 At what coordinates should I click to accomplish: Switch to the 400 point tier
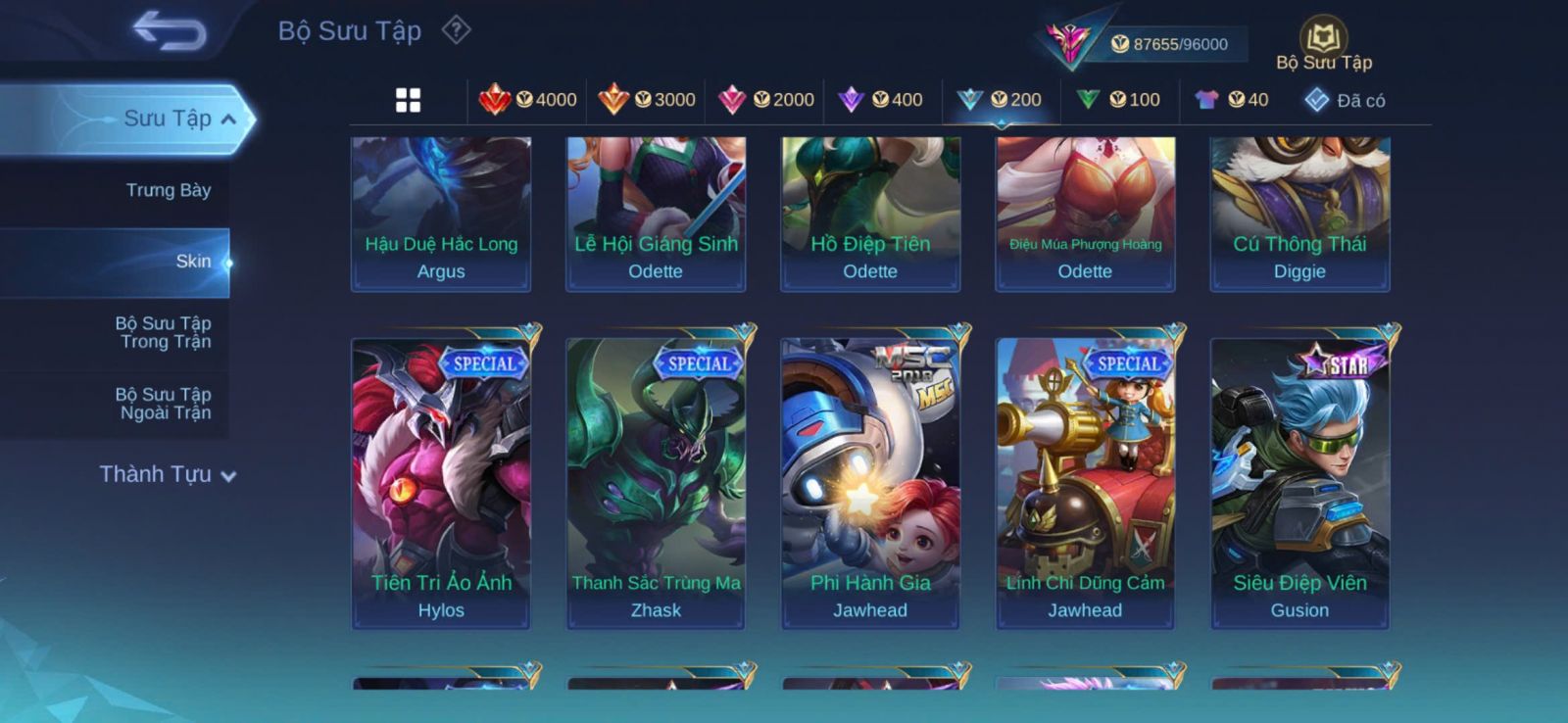[x=881, y=100]
